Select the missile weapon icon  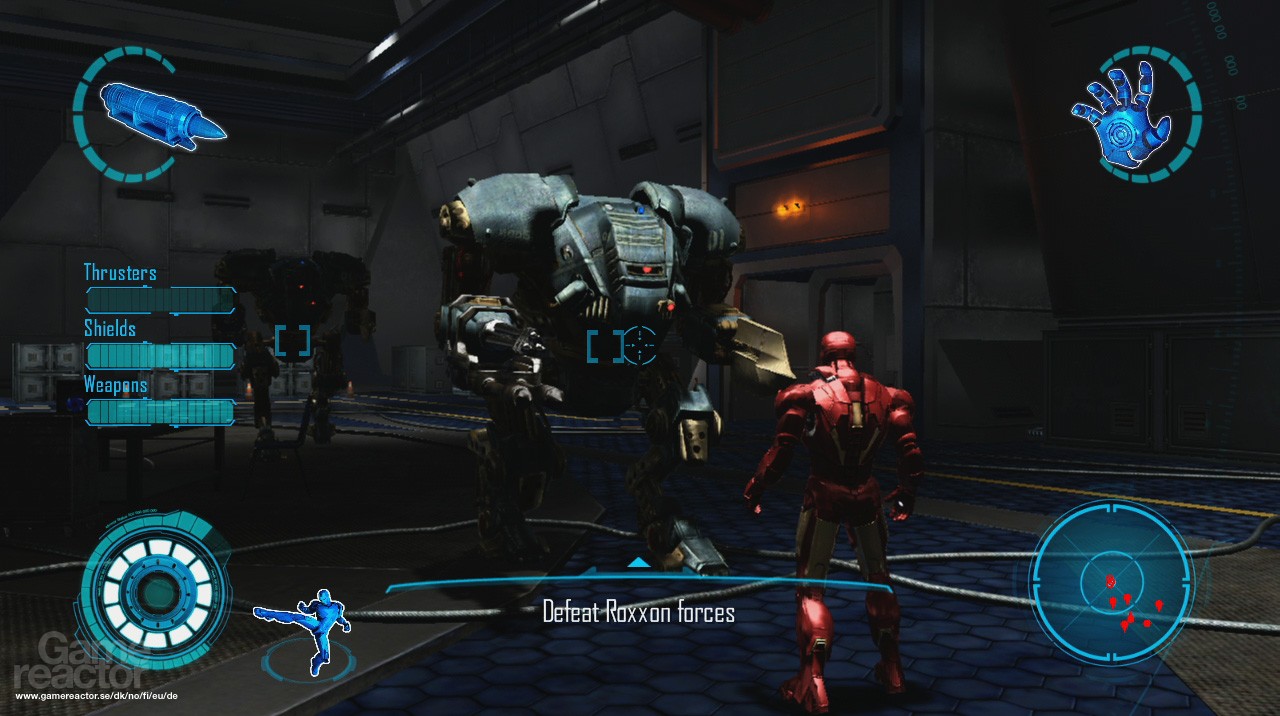160,116
